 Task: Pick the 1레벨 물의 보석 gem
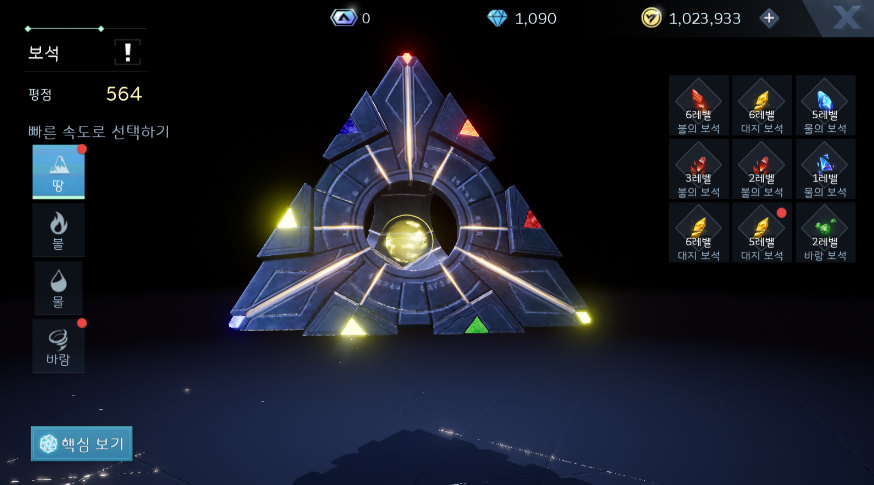(x=825, y=169)
